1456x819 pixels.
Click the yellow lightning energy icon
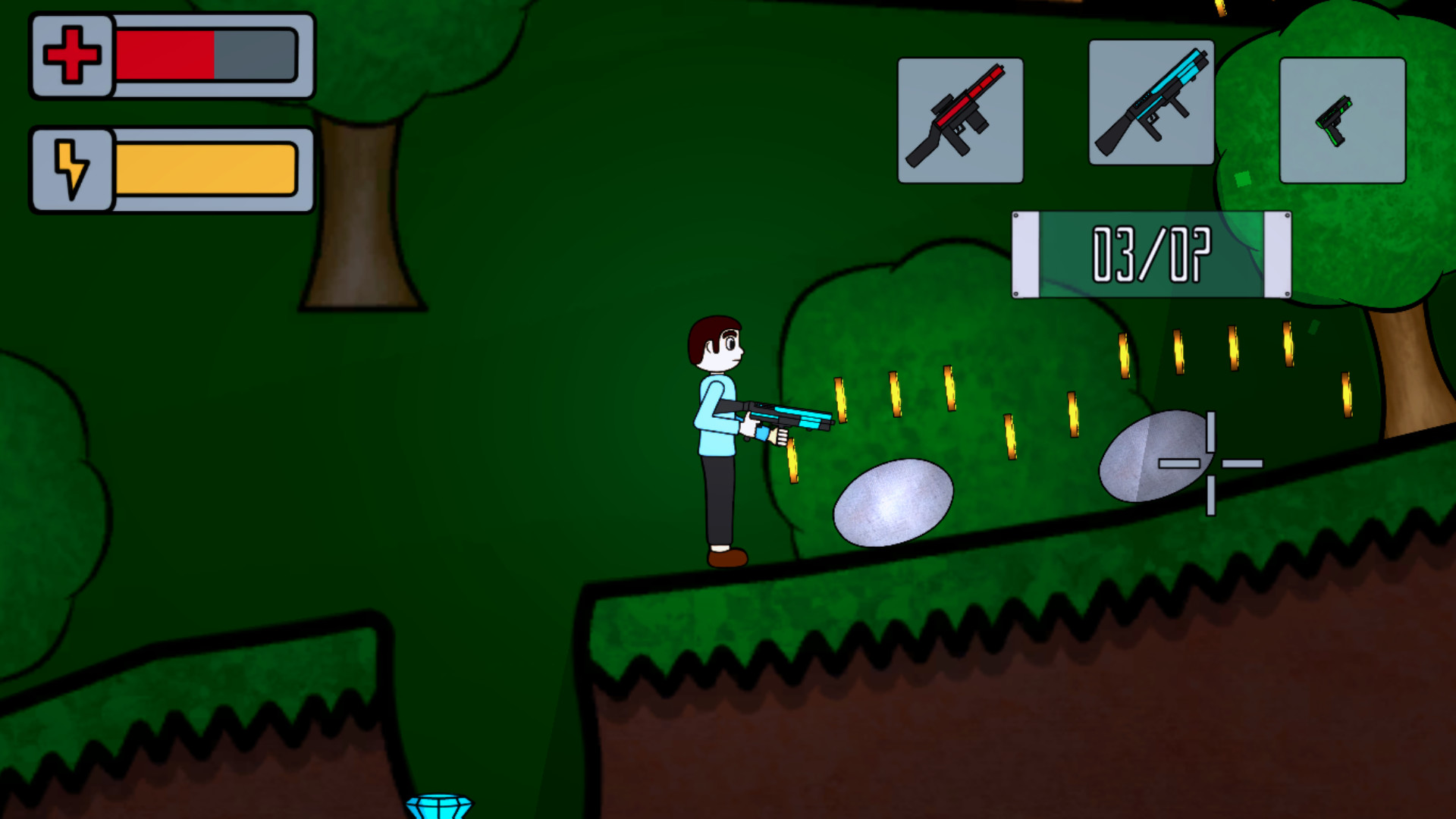(72, 168)
